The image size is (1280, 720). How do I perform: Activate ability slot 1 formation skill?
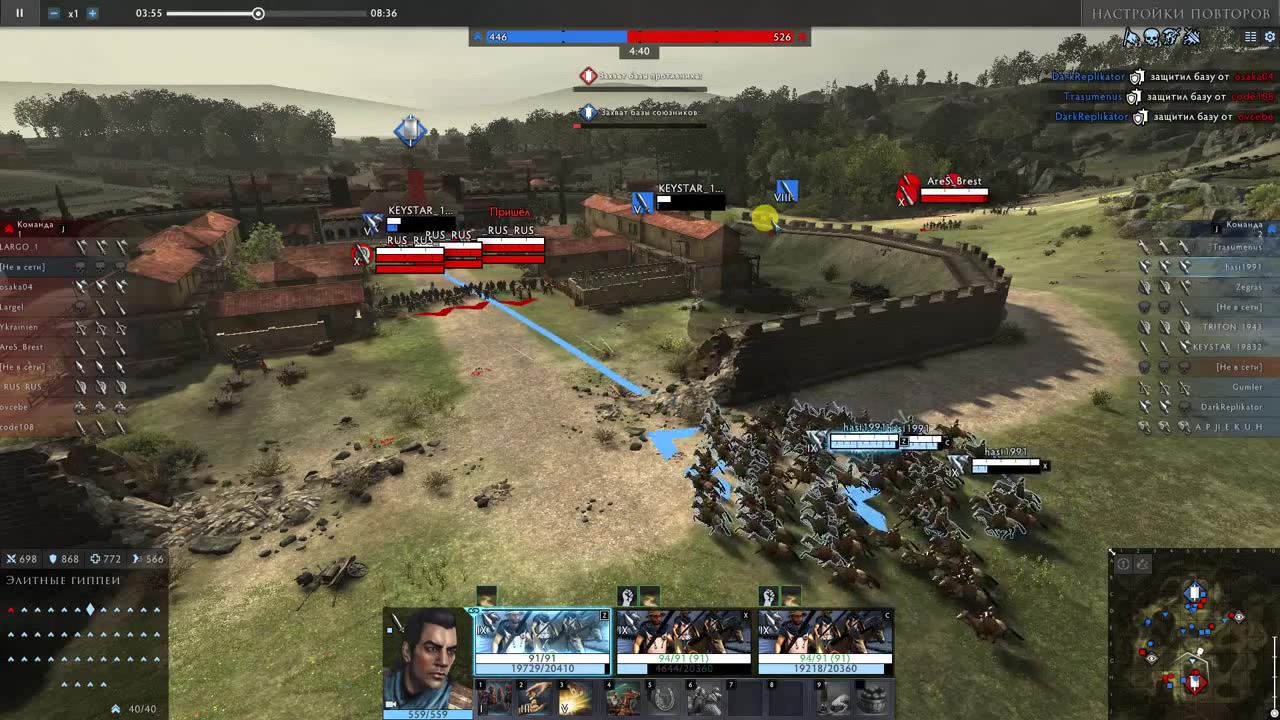pyautogui.click(x=493, y=699)
